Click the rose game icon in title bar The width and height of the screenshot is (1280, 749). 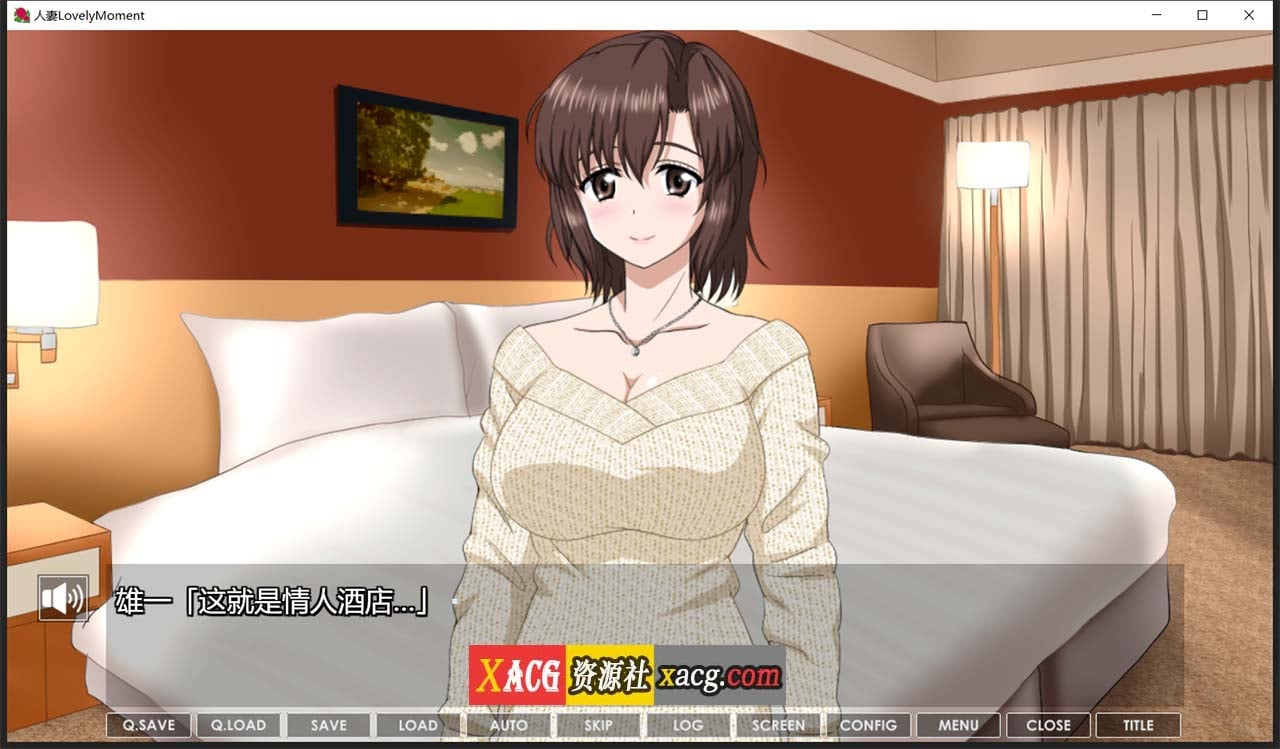20,15
